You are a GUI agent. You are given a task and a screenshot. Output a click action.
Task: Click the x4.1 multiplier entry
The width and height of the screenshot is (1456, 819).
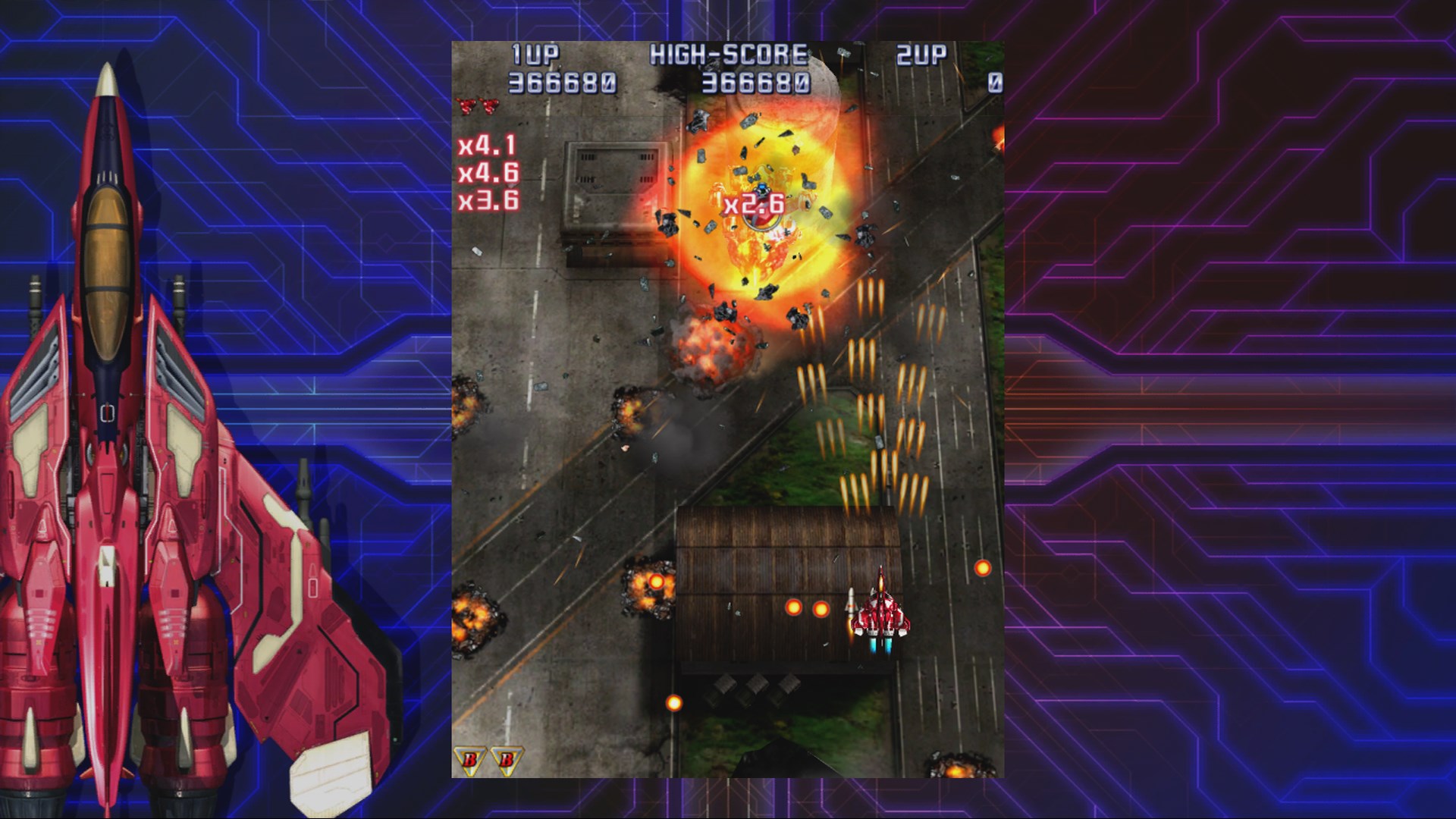coord(489,144)
